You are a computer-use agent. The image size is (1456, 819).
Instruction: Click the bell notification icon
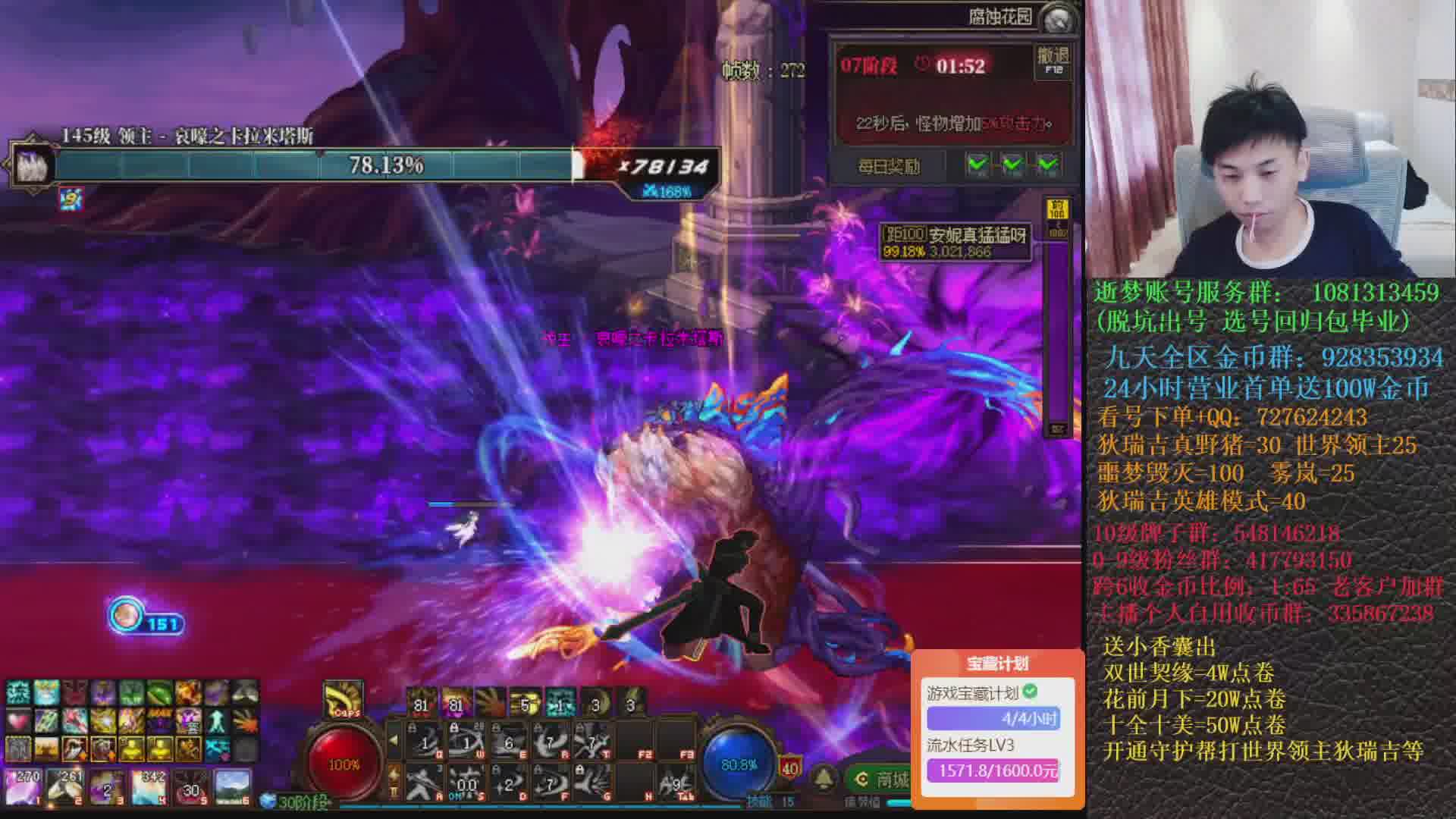click(824, 779)
